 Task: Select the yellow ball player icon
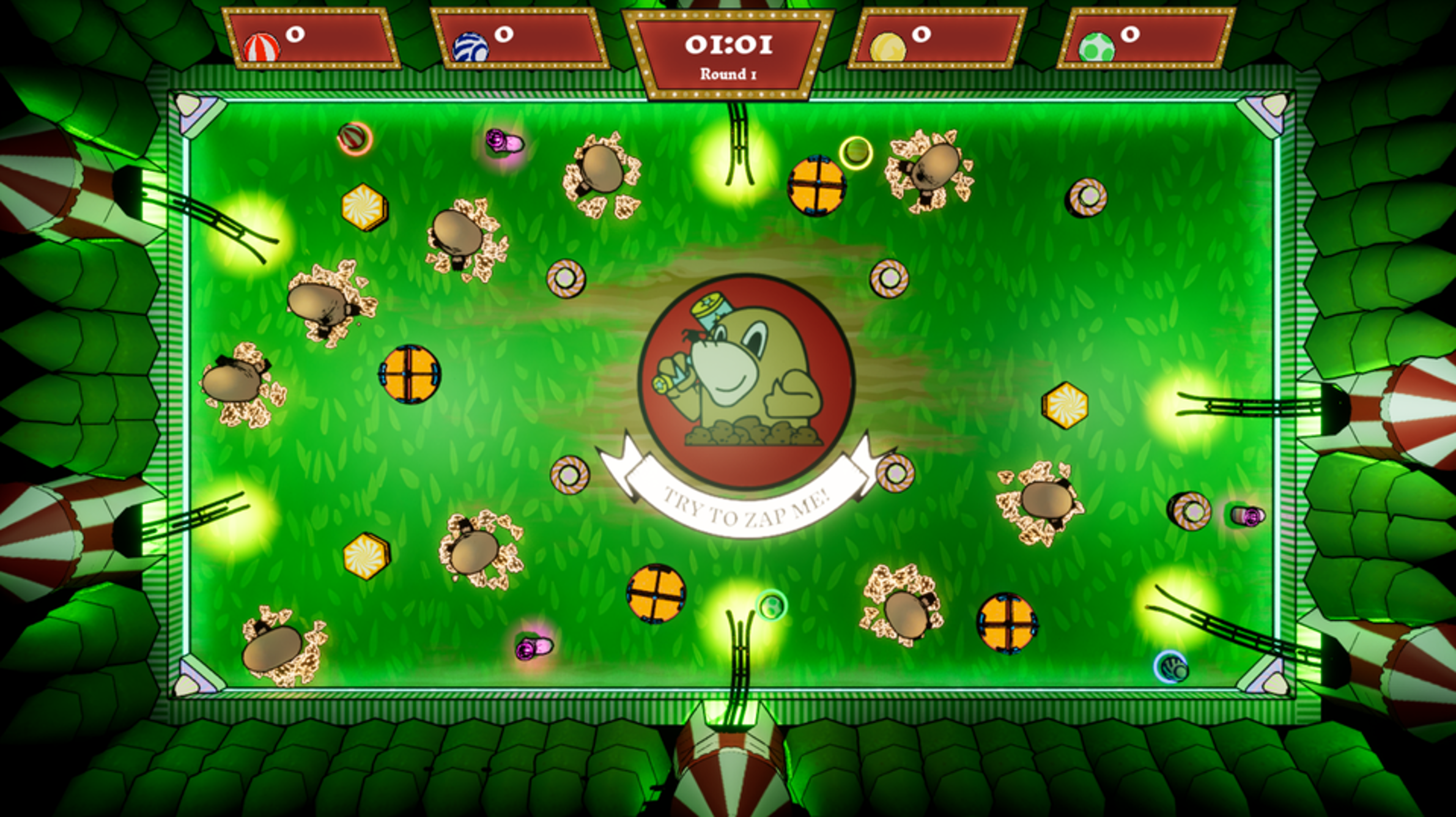(887, 48)
